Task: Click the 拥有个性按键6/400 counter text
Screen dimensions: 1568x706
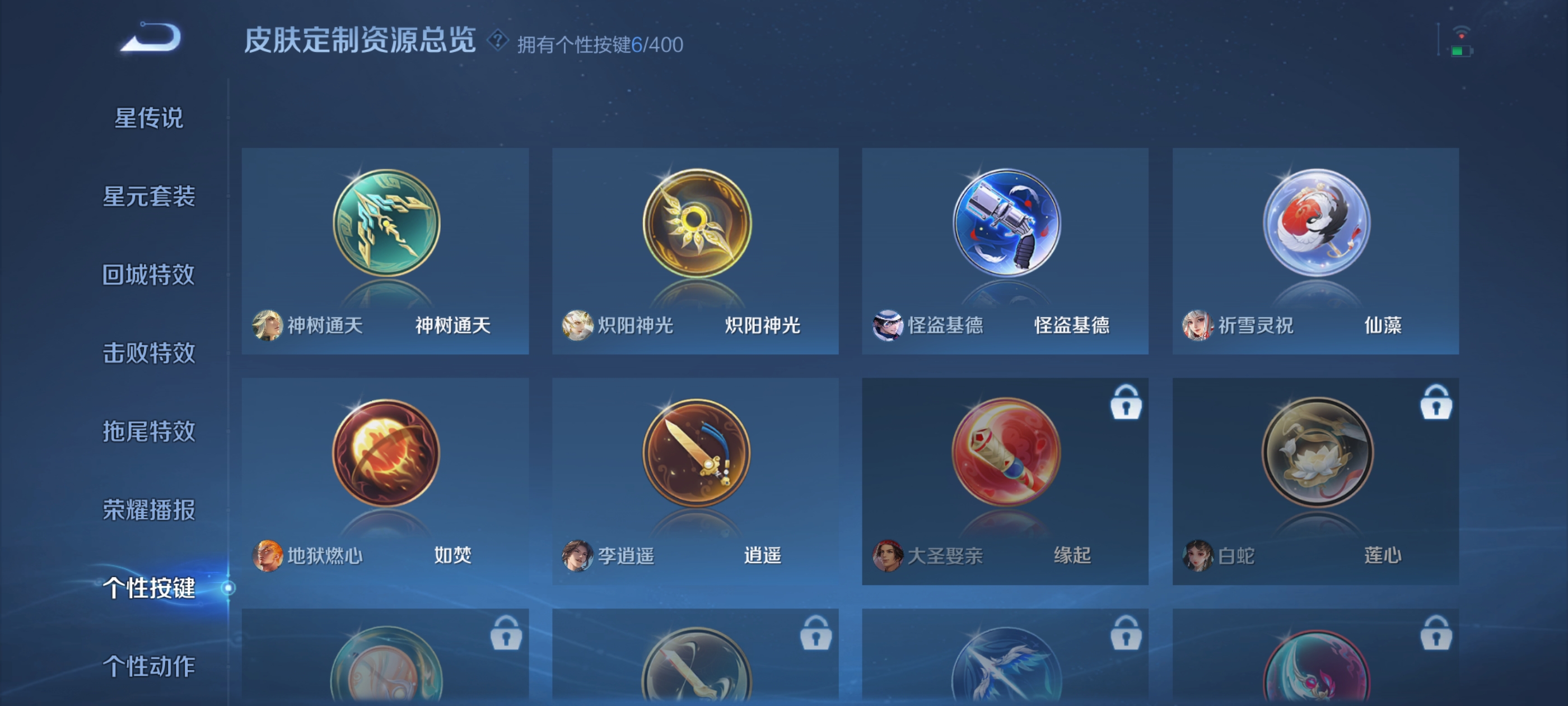Action: [600, 43]
